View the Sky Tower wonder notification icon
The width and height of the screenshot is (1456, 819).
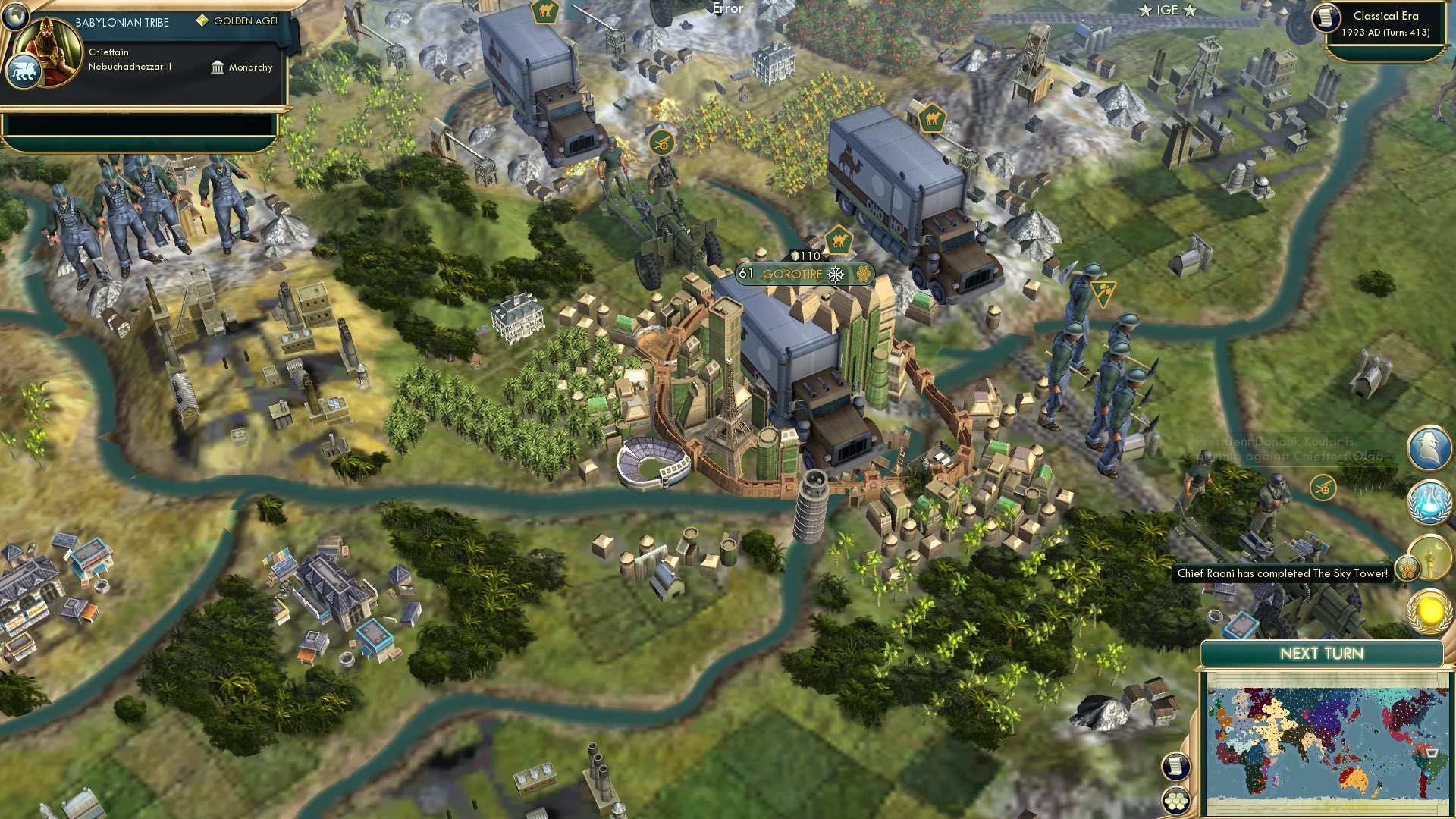coord(1432,556)
